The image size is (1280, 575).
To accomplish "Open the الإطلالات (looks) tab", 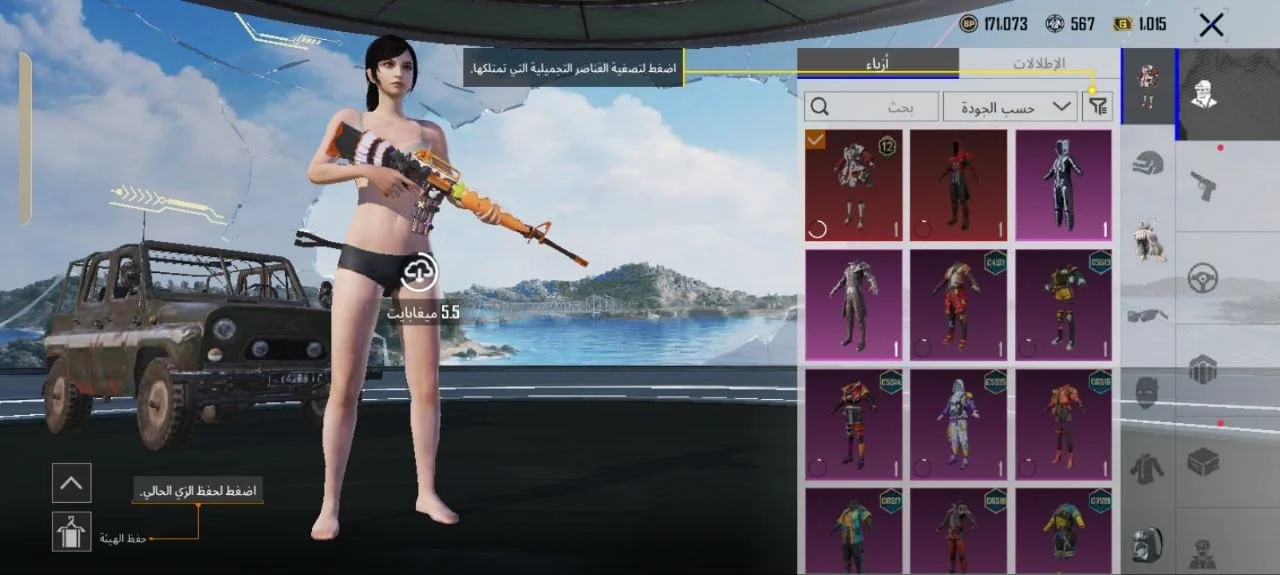I will coord(1039,63).
